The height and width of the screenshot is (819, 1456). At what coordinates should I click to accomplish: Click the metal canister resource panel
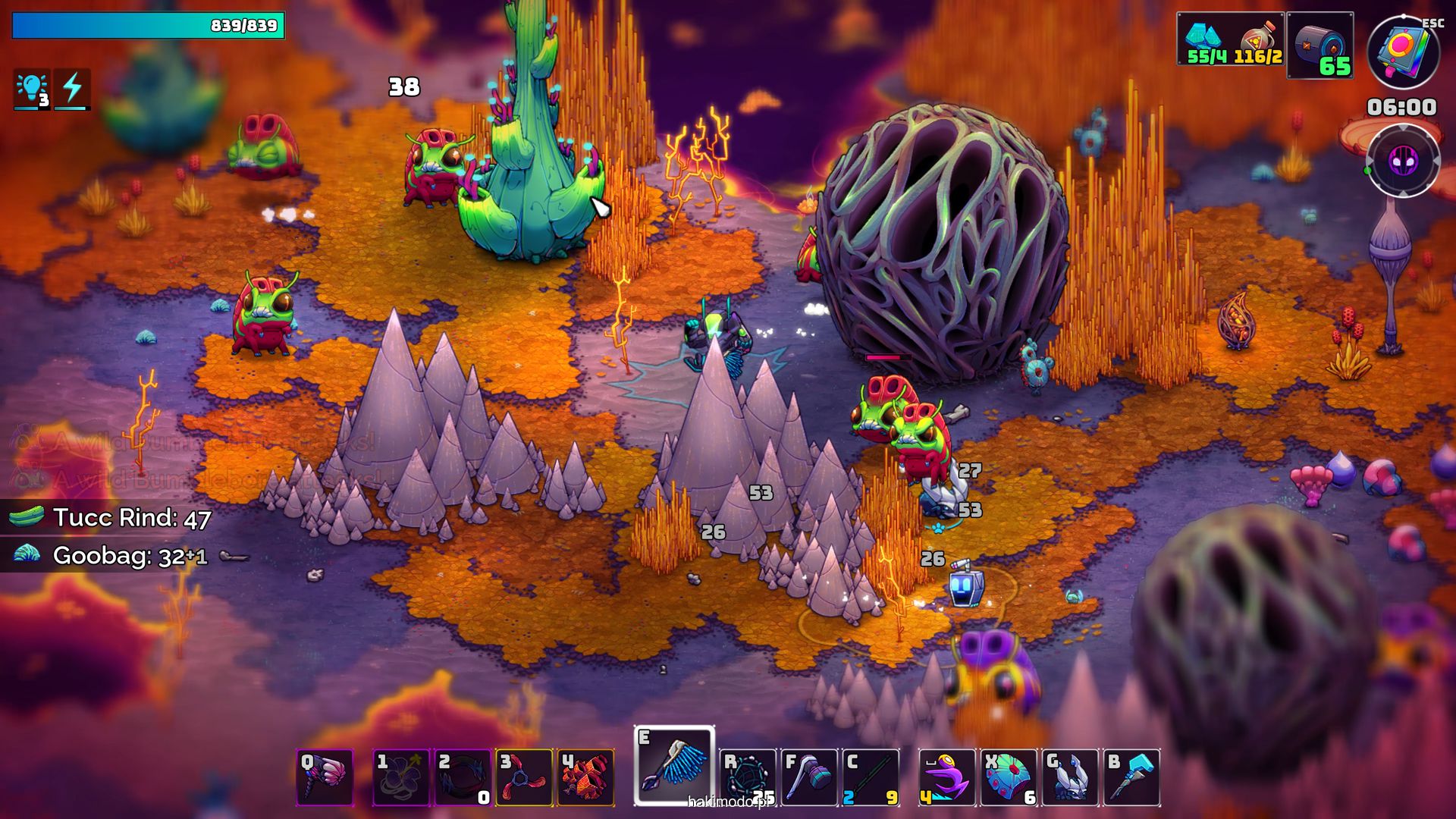(1320, 45)
